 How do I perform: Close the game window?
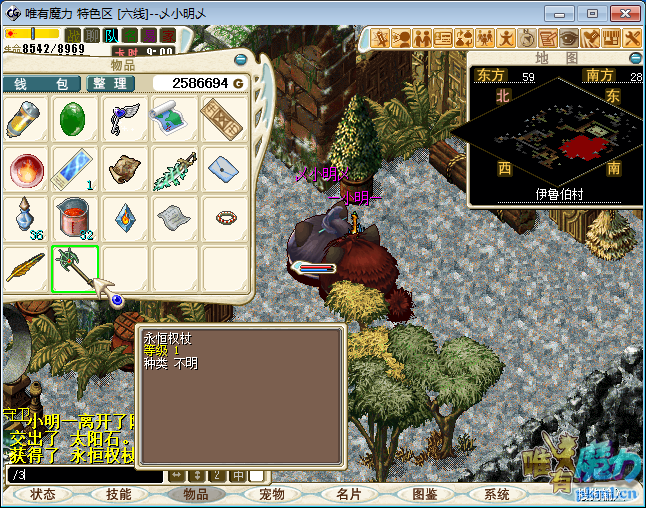click(x=623, y=13)
